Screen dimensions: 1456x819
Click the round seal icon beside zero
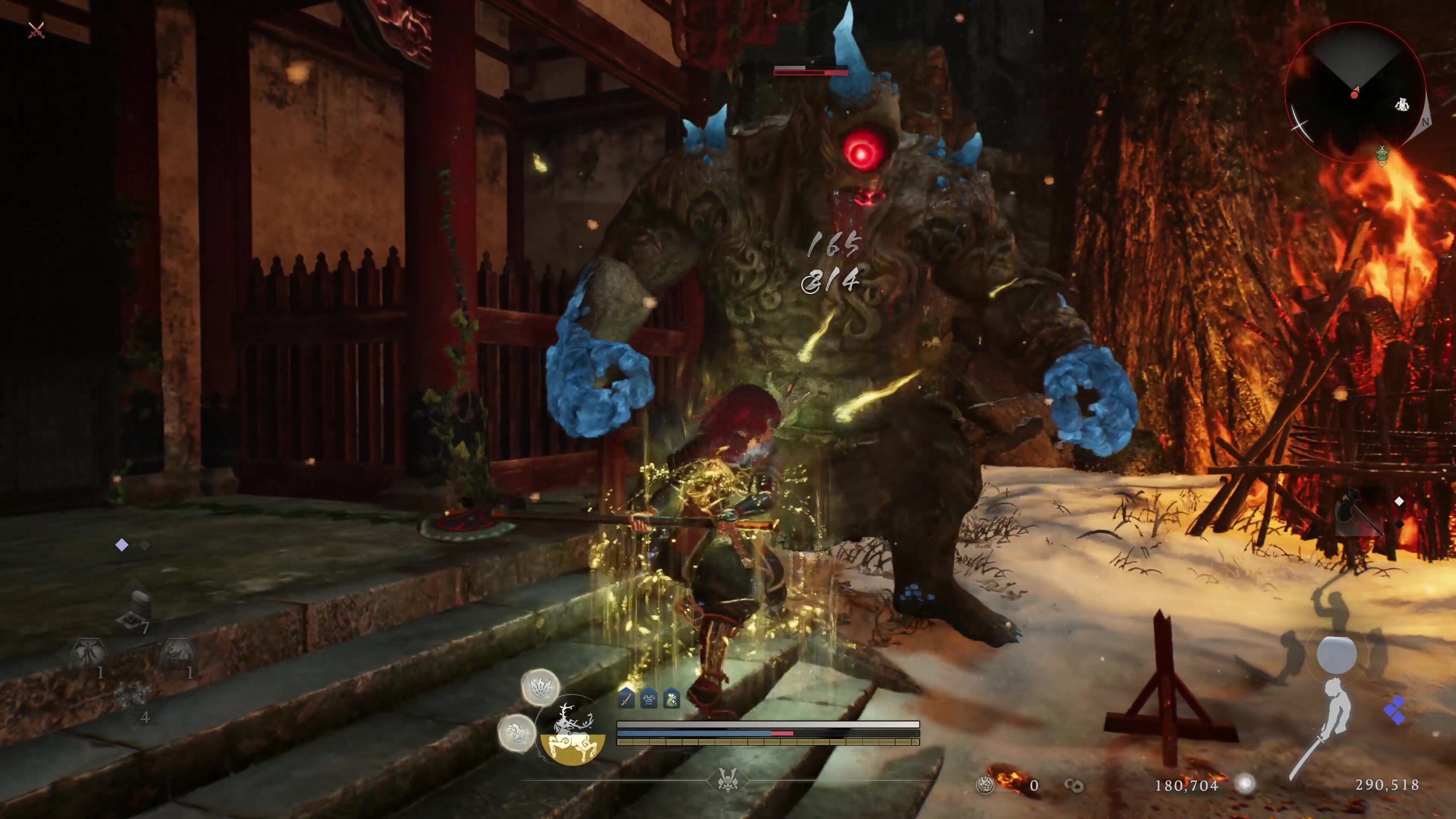[986, 785]
